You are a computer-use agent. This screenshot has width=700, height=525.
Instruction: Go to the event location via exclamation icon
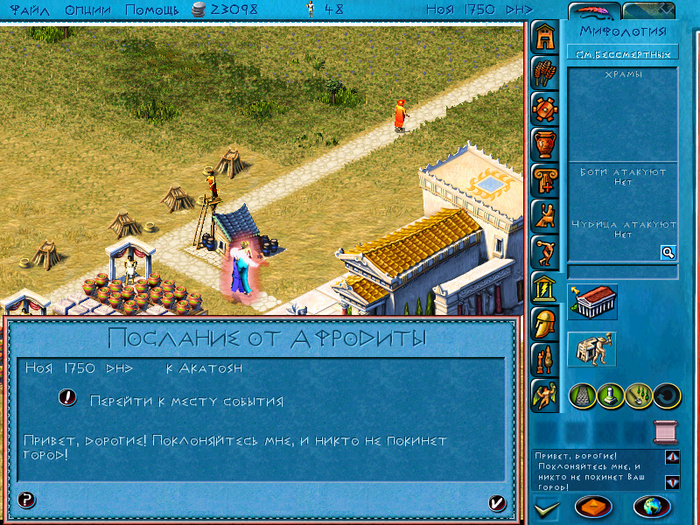pos(67,397)
